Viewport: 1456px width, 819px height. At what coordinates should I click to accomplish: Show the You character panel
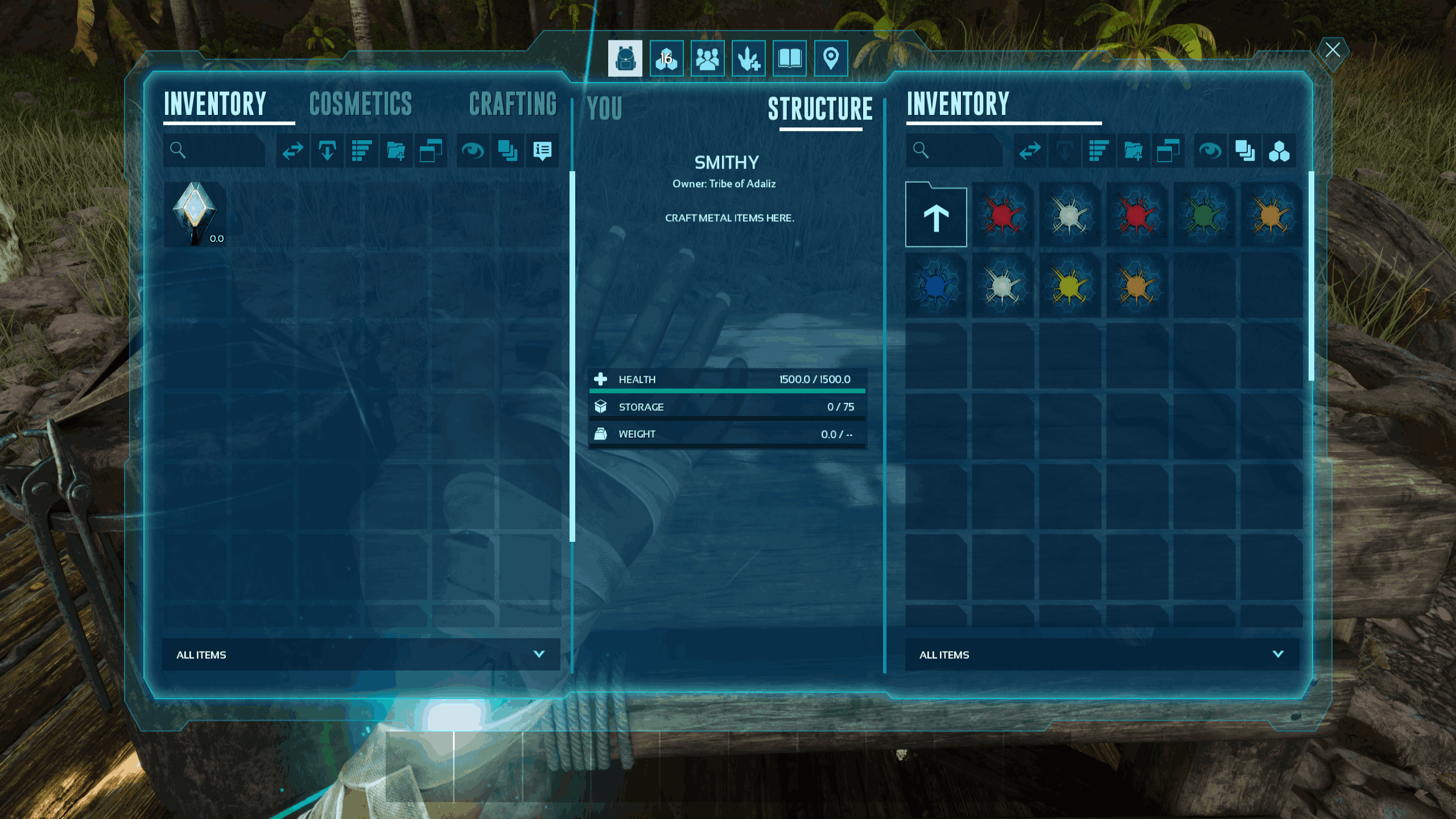tap(604, 108)
